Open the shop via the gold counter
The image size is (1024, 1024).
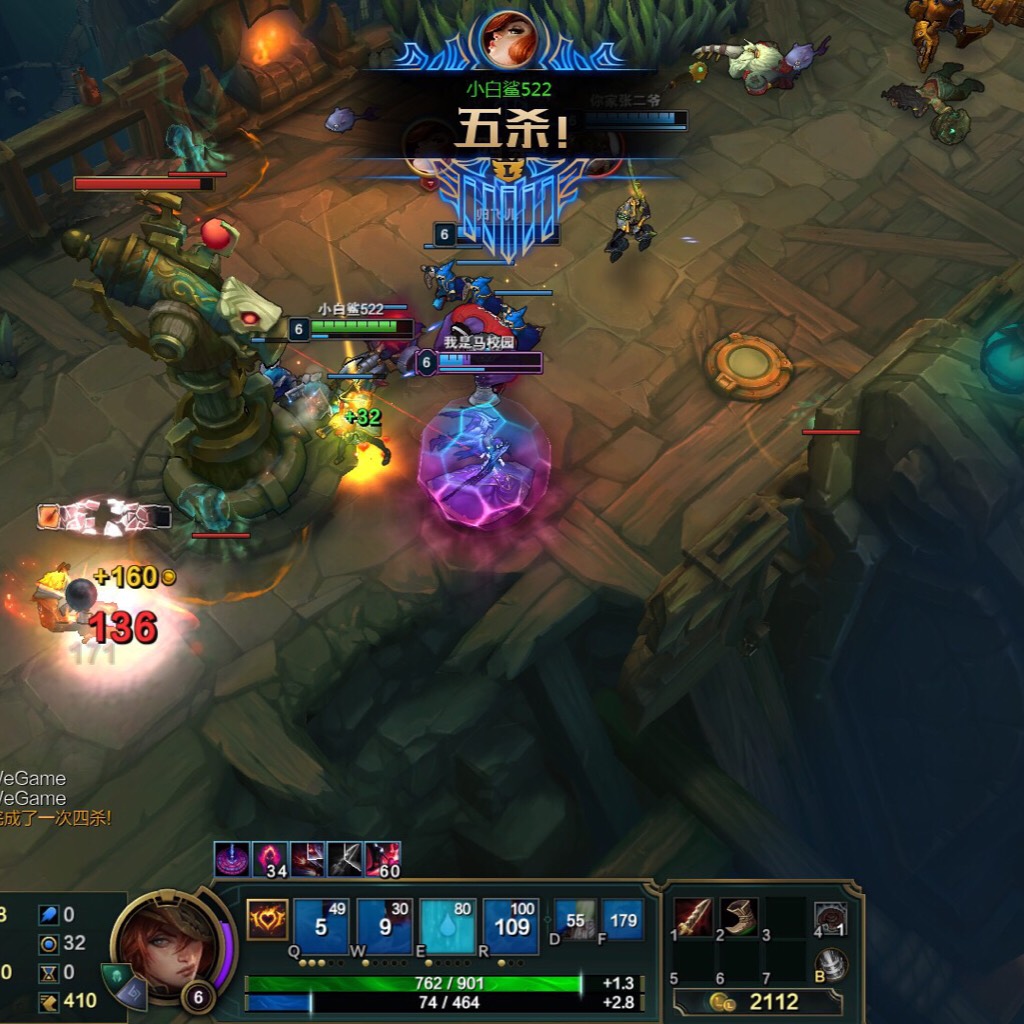(758, 1002)
